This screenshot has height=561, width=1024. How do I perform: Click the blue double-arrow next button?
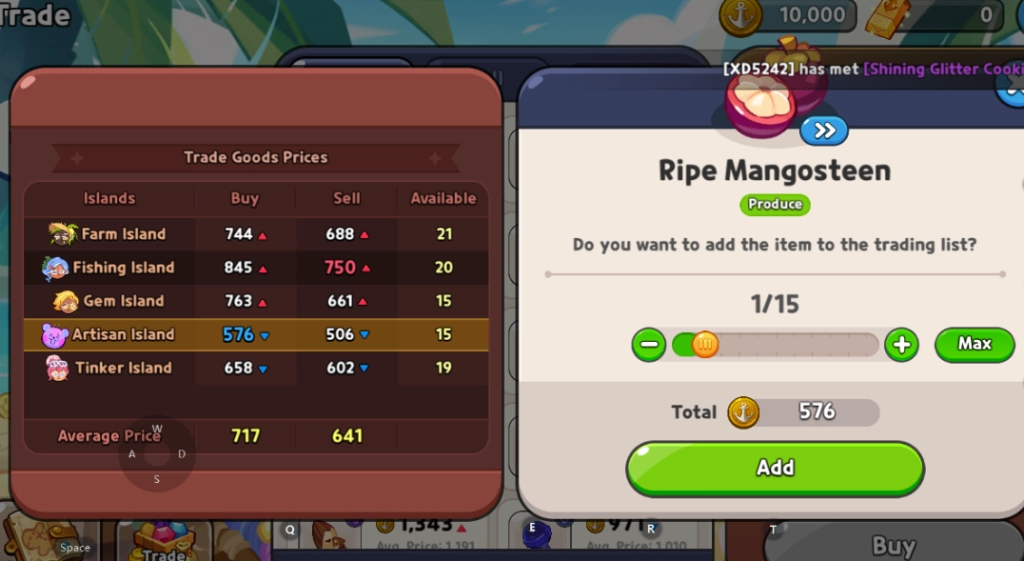[824, 130]
